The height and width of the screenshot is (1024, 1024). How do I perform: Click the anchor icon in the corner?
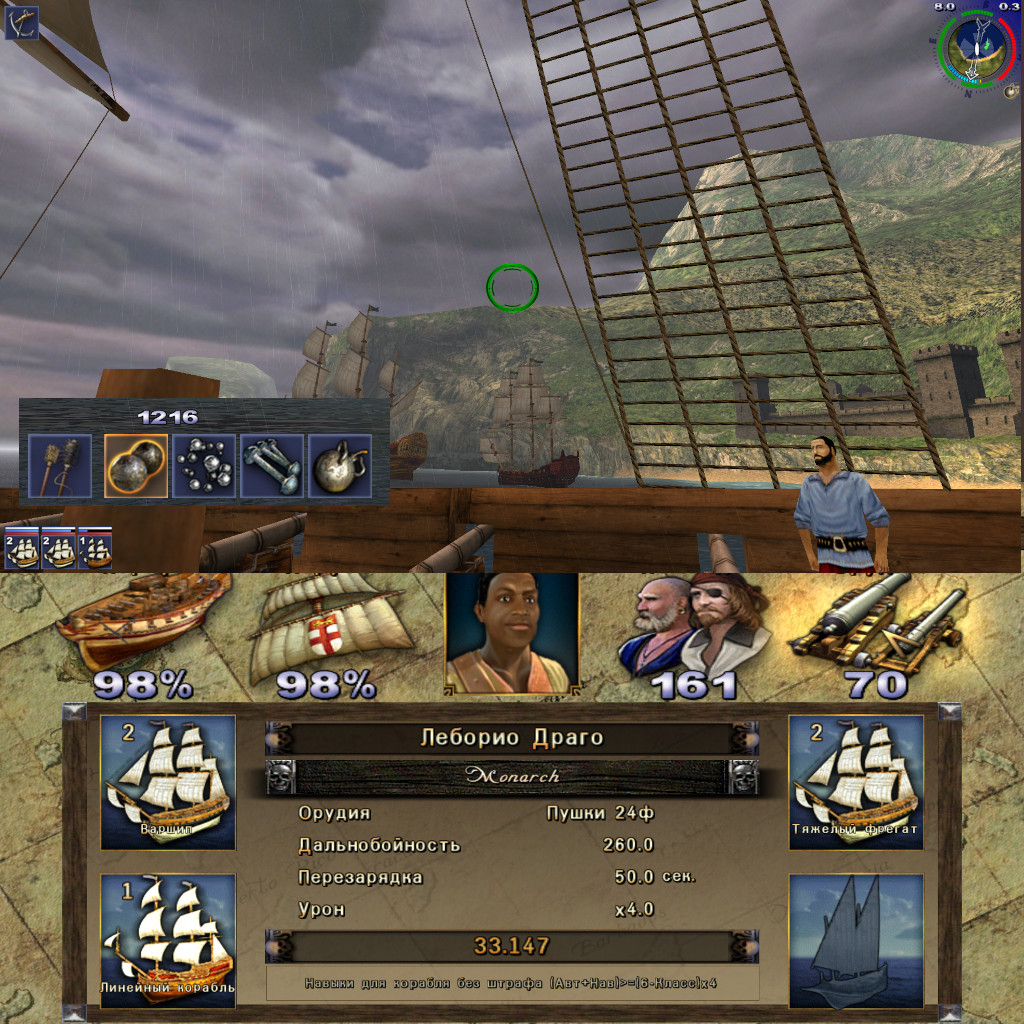pyautogui.click(x=21, y=23)
